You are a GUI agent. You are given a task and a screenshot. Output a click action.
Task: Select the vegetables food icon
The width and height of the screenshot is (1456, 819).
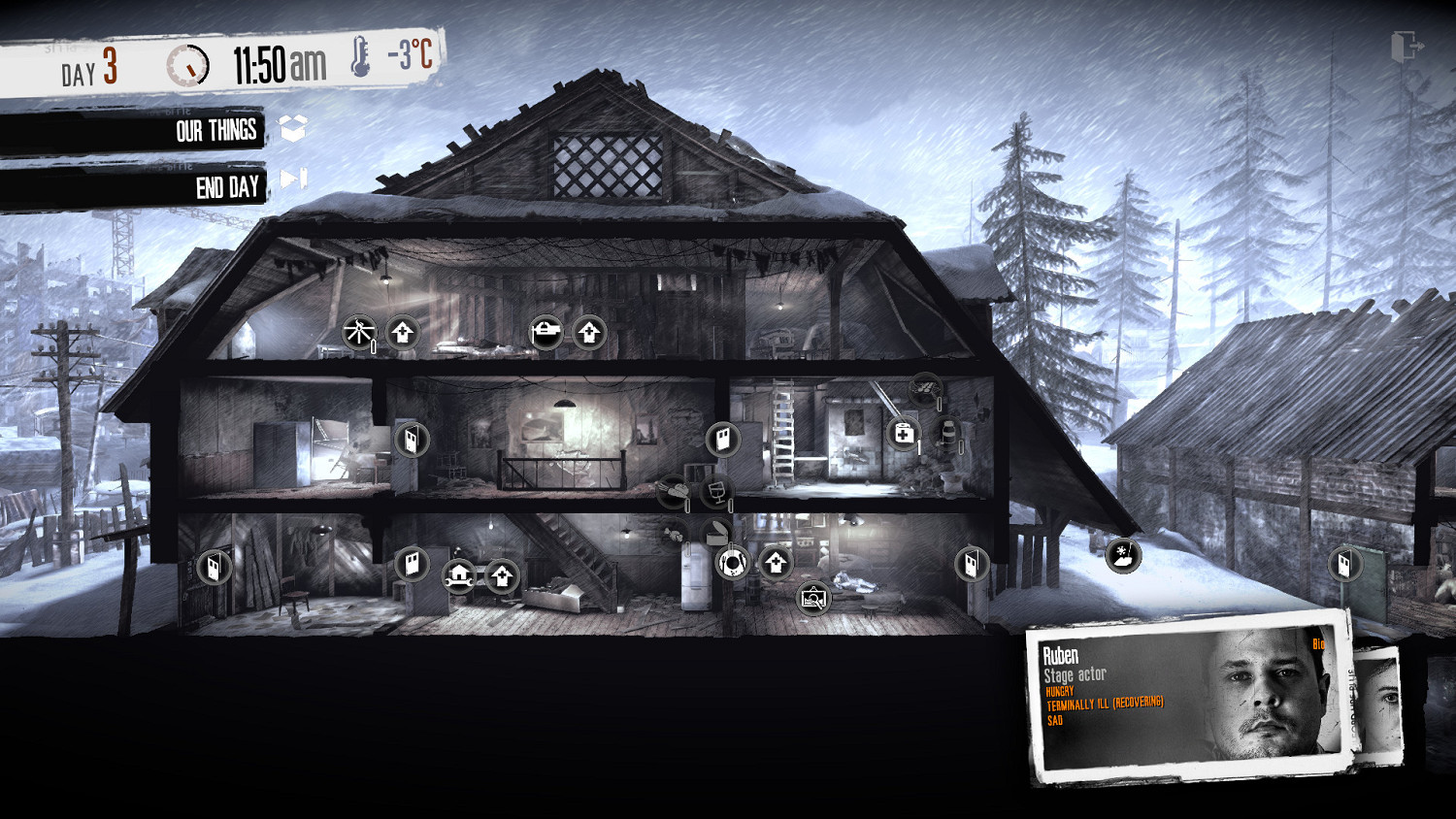coord(671,491)
